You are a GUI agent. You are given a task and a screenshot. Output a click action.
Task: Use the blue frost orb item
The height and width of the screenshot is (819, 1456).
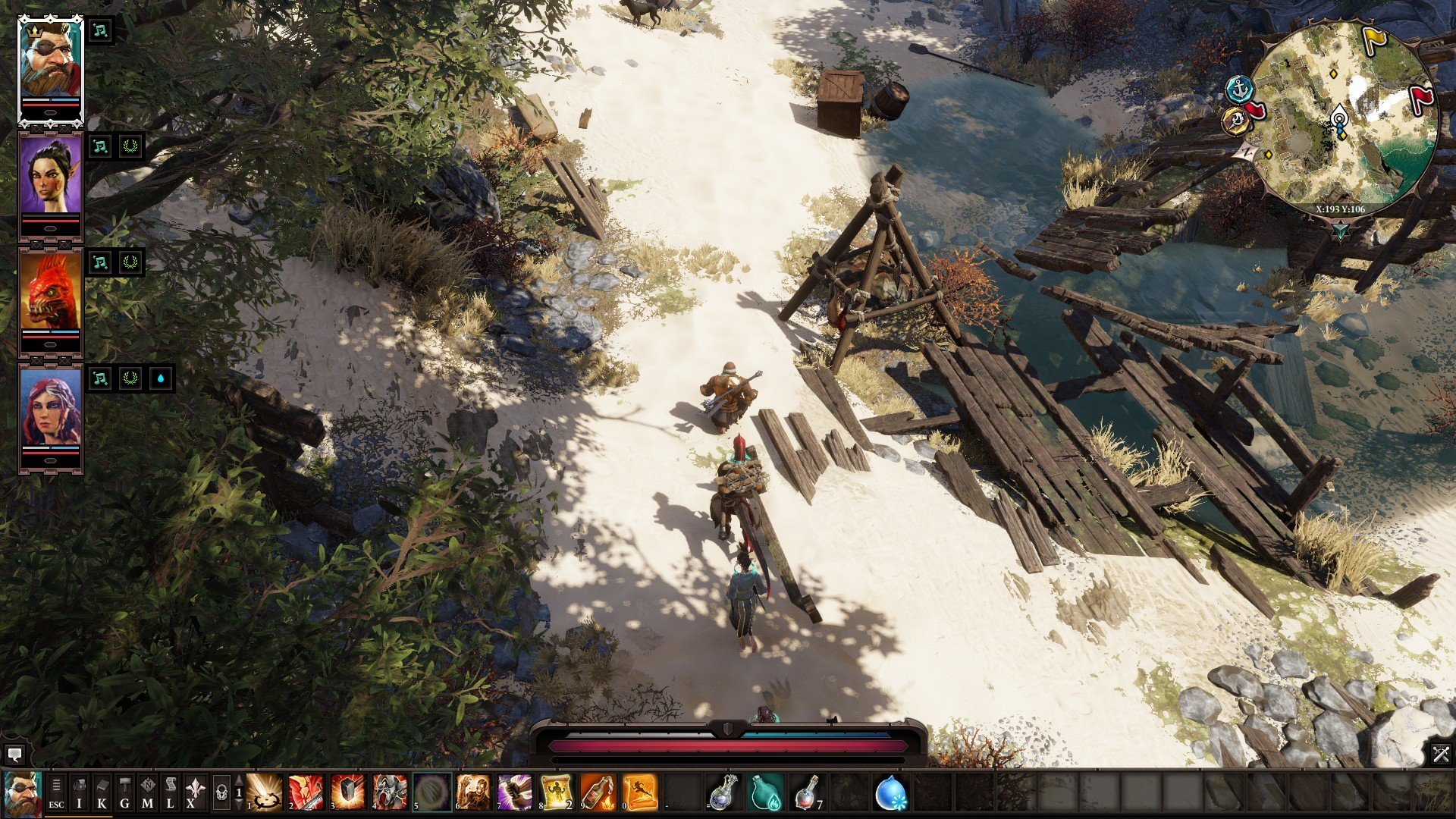[x=891, y=792]
